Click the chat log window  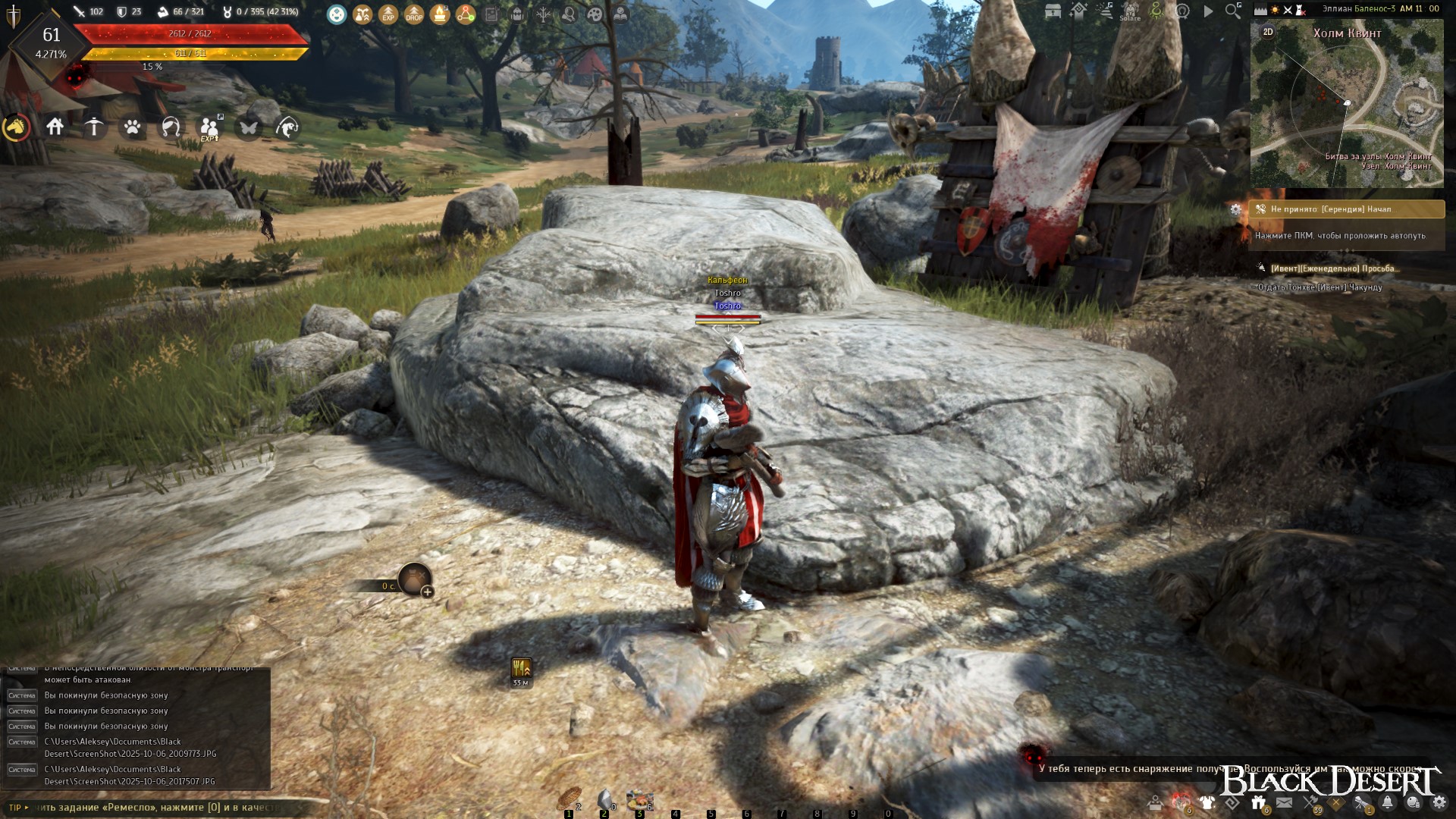136,728
